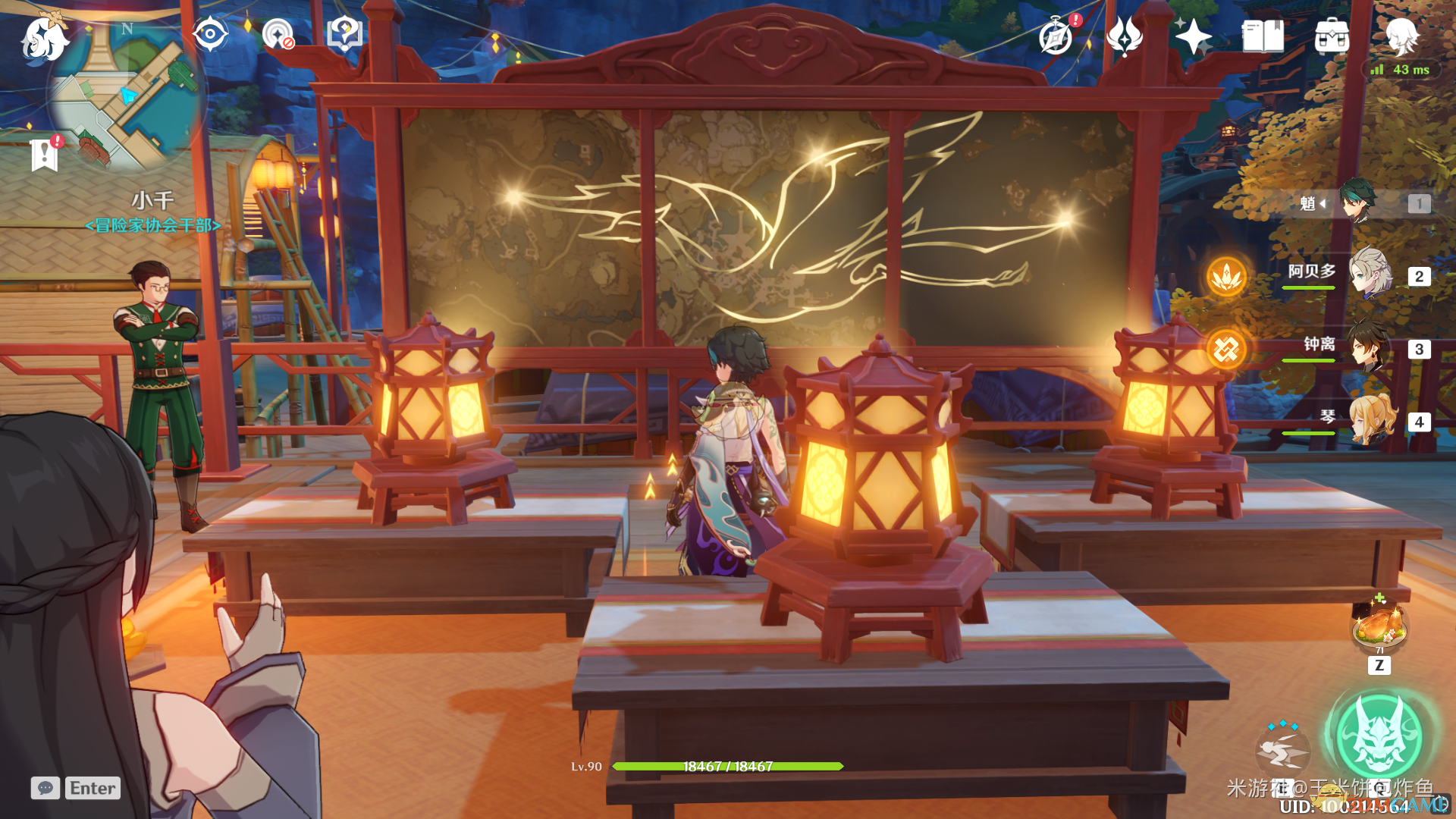Viewport: 1456px width, 819px height.
Task: Activate Xiao's mask elemental burst
Action: click(x=1379, y=737)
